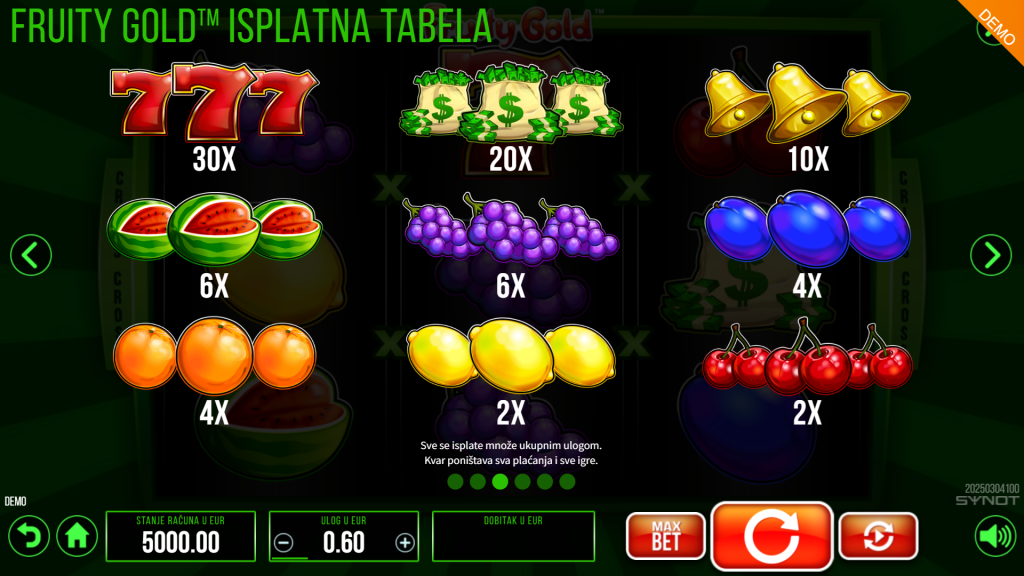Screen dimensions: 1024x576
Task: Go to the previous paytable page
Action: coord(30,256)
